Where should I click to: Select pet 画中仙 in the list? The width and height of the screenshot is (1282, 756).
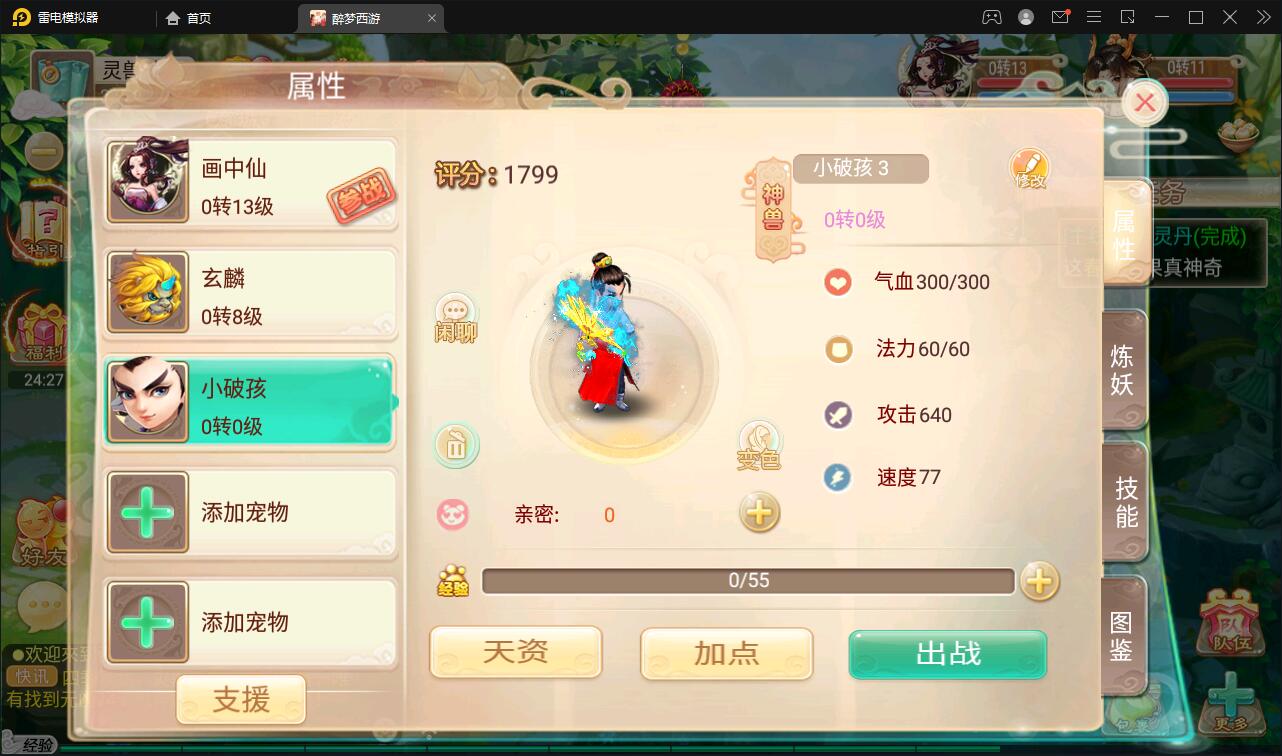coord(248,183)
